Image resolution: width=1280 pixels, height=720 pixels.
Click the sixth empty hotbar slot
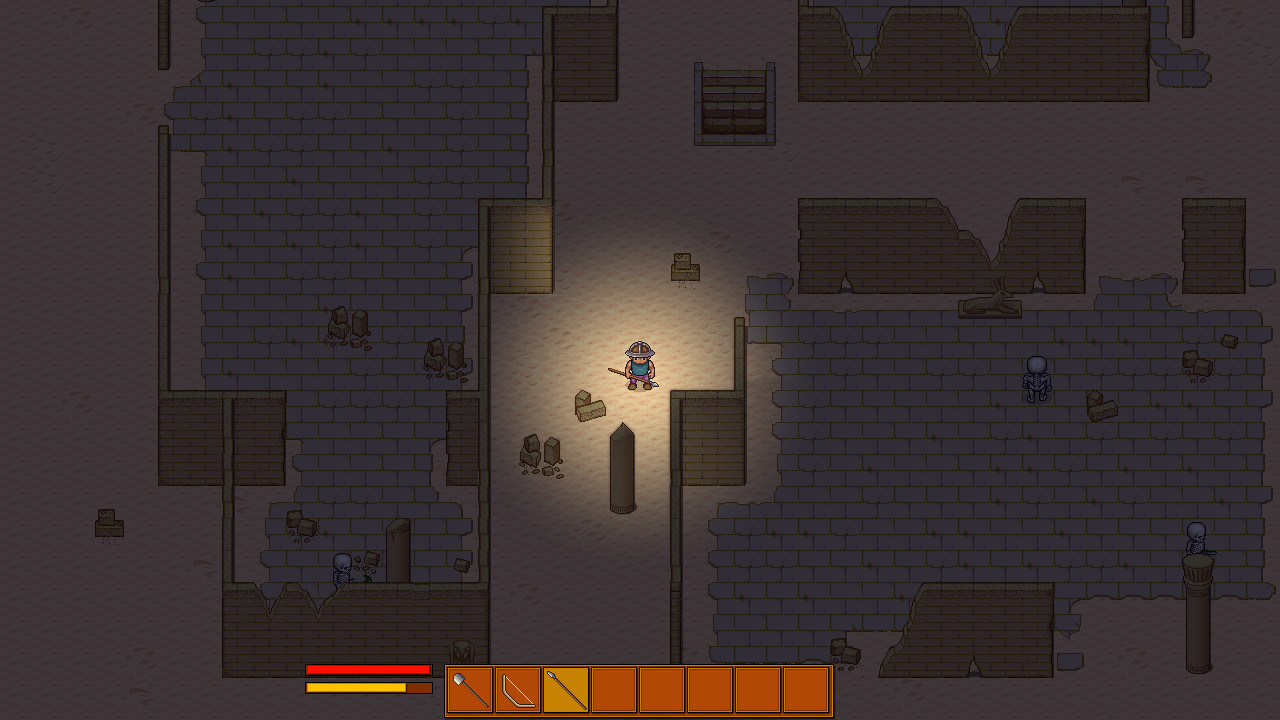711,689
